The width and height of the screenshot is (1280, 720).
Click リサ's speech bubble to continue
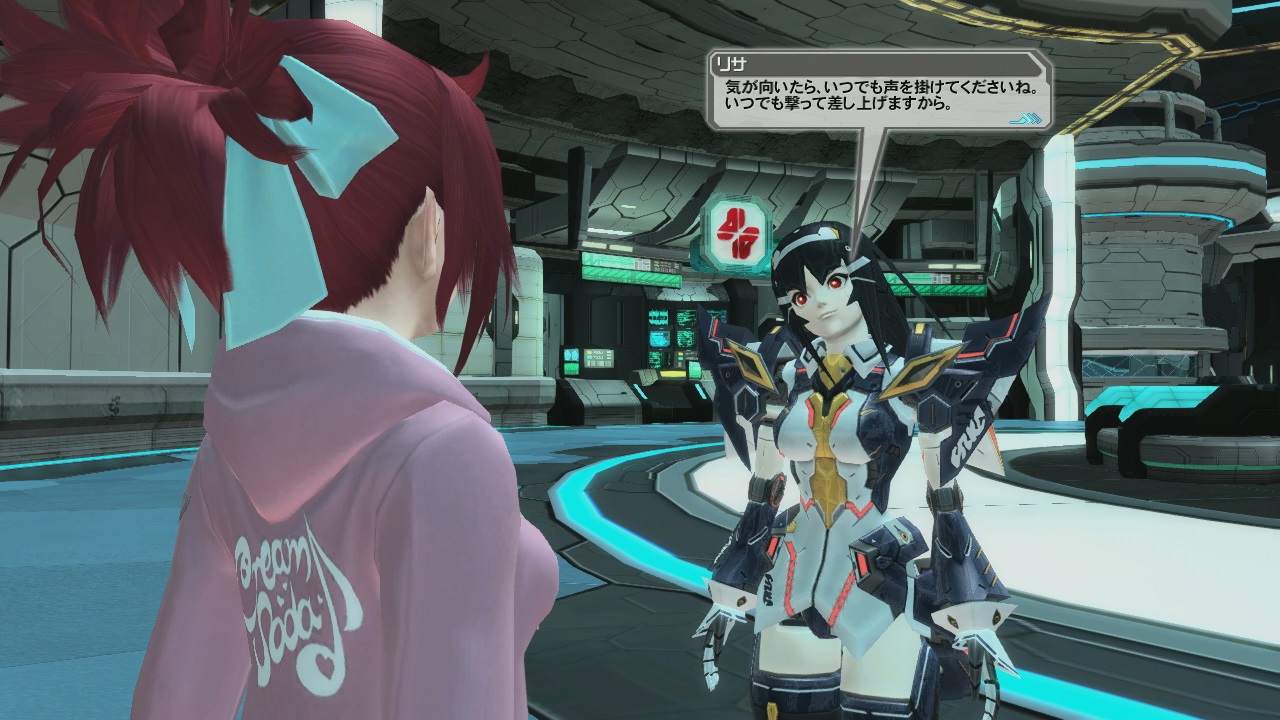click(880, 94)
